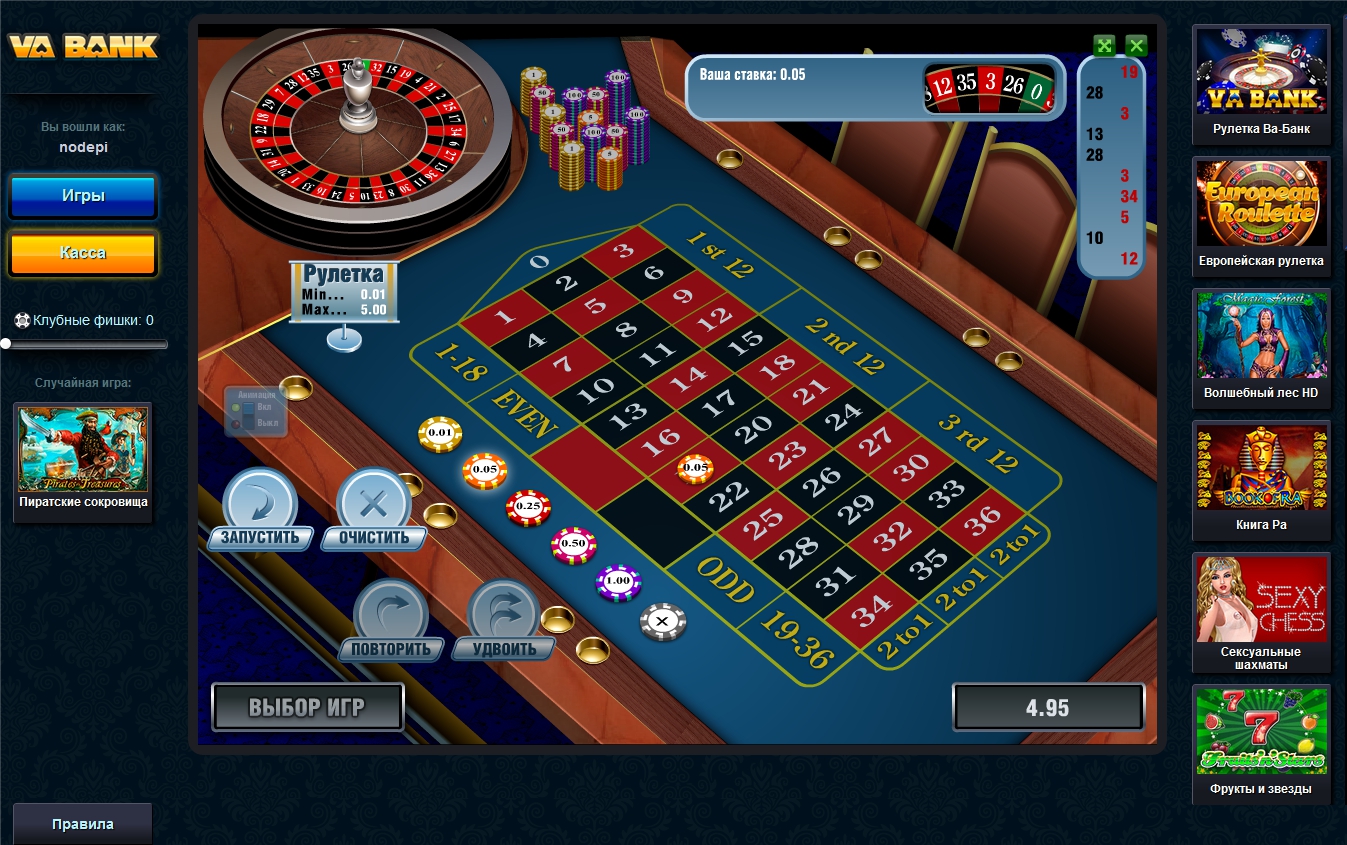
Task: Choose the 0.25 red chip
Action: click(528, 507)
